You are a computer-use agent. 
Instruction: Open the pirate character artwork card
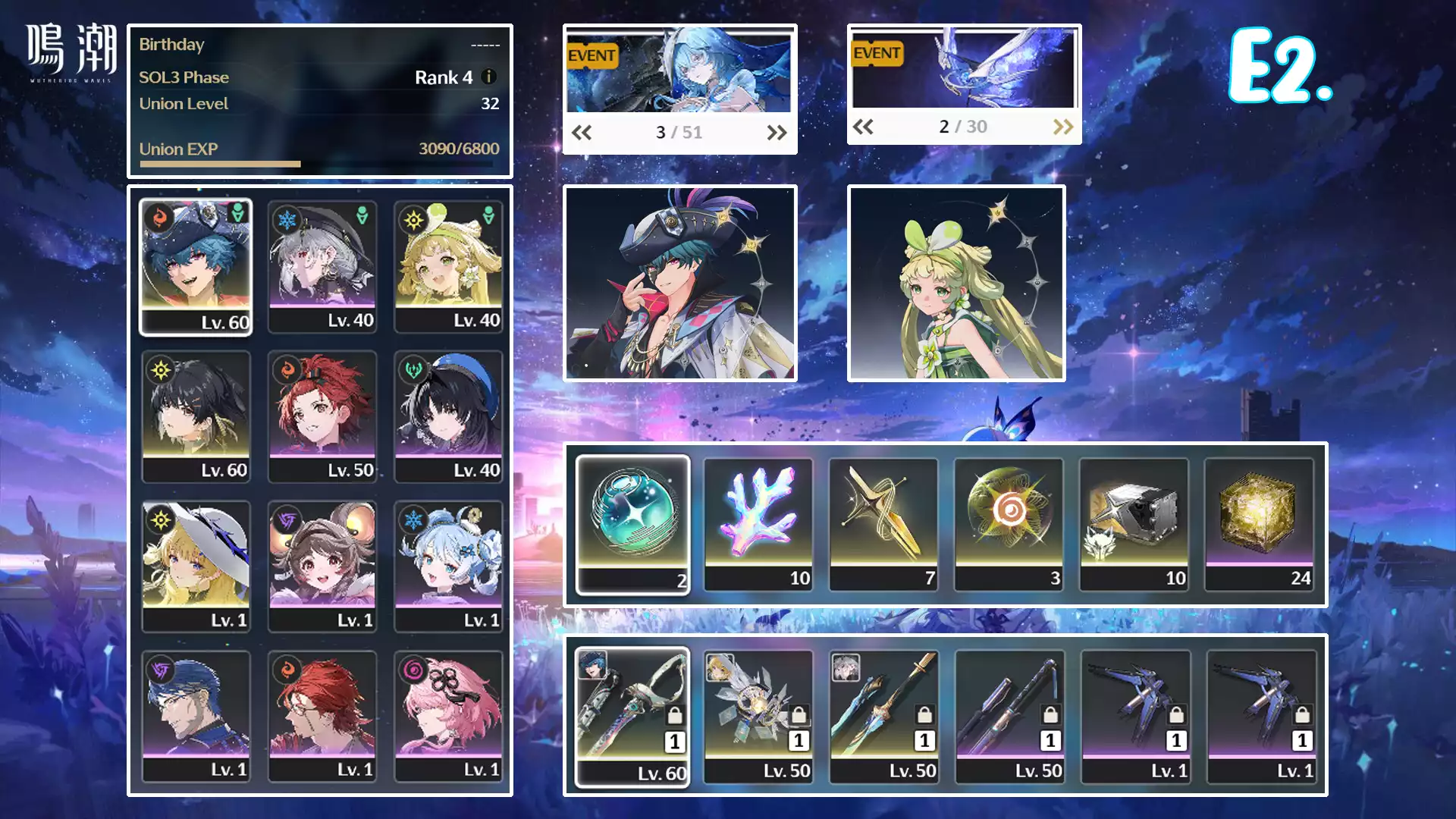click(x=680, y=283)
